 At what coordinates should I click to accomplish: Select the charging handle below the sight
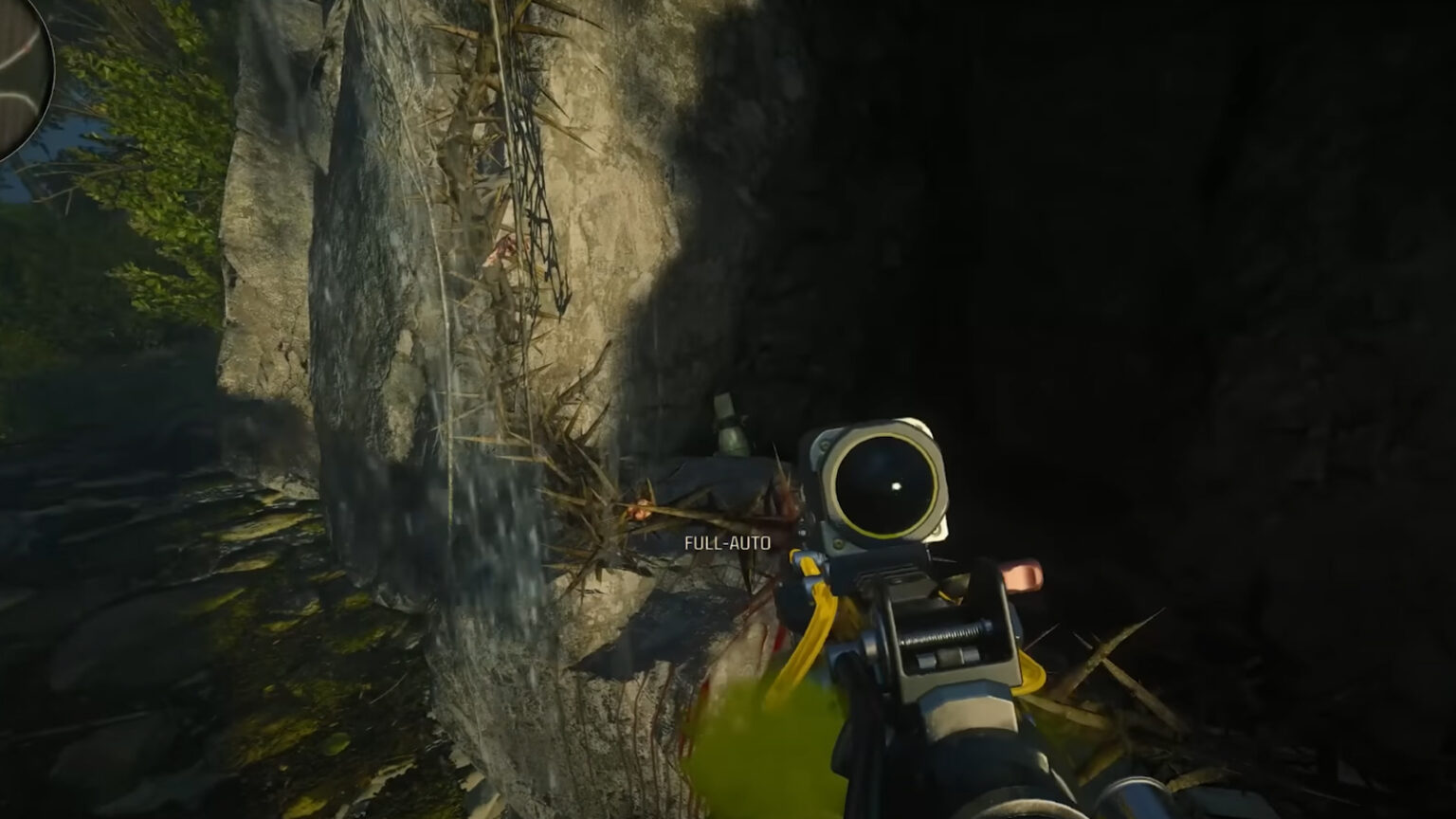coord(945,633)
